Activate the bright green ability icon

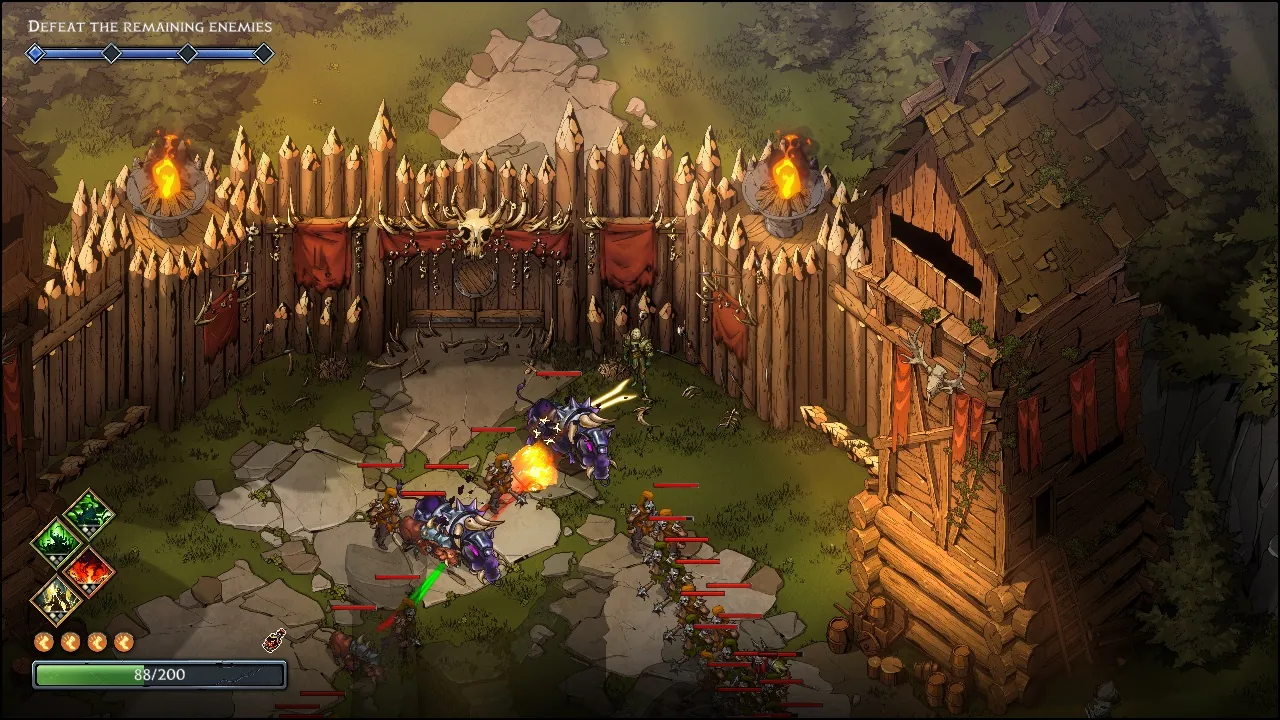click(x=58, y=542)
